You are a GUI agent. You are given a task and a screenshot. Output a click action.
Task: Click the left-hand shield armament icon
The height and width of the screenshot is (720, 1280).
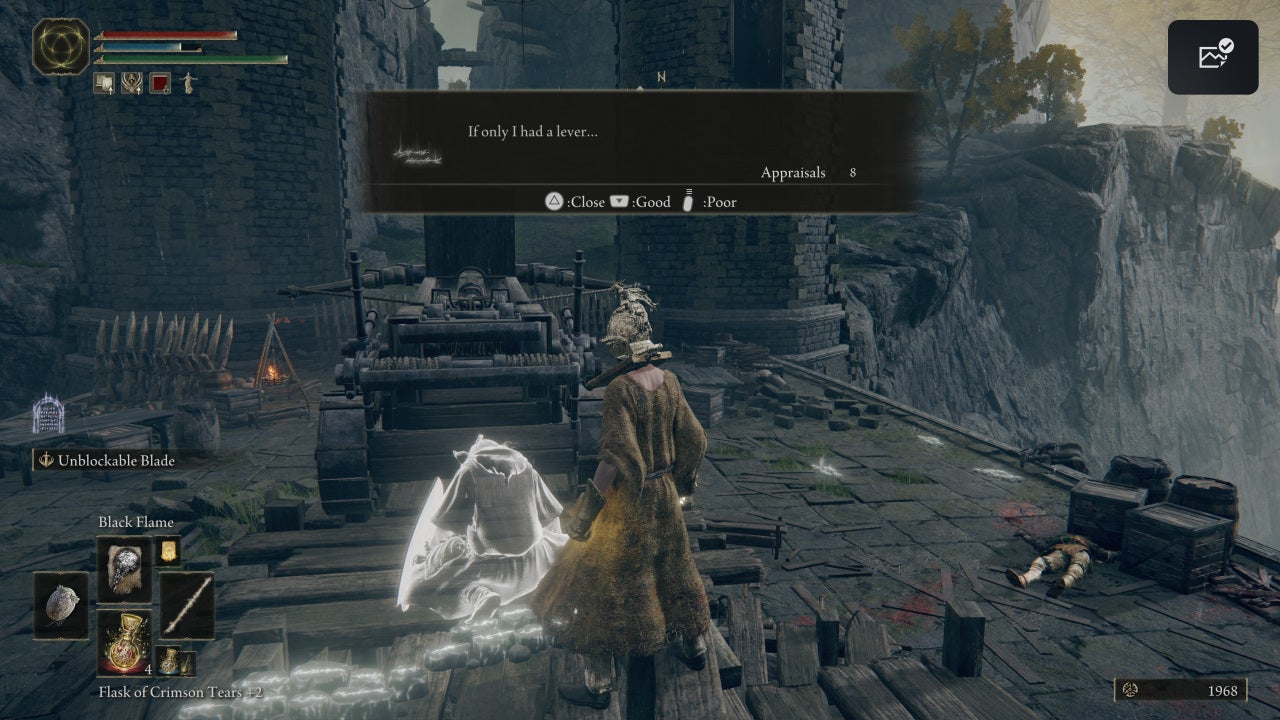tap(62, 606)
